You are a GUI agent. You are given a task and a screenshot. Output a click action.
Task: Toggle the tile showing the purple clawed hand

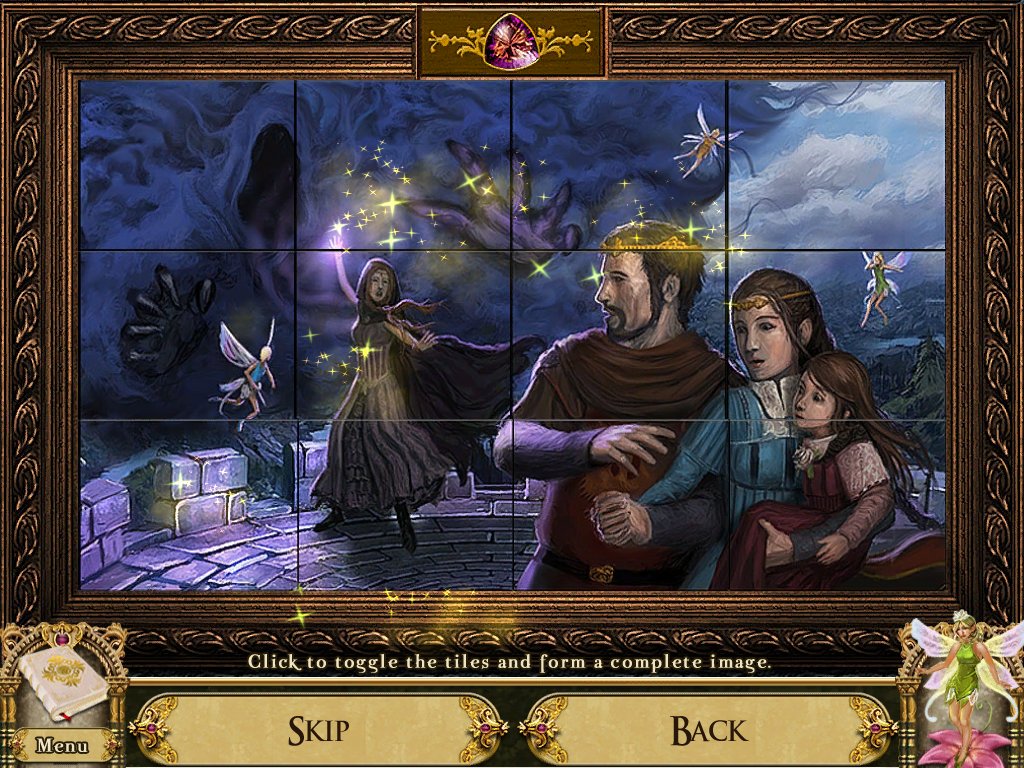tap(403, 165)
